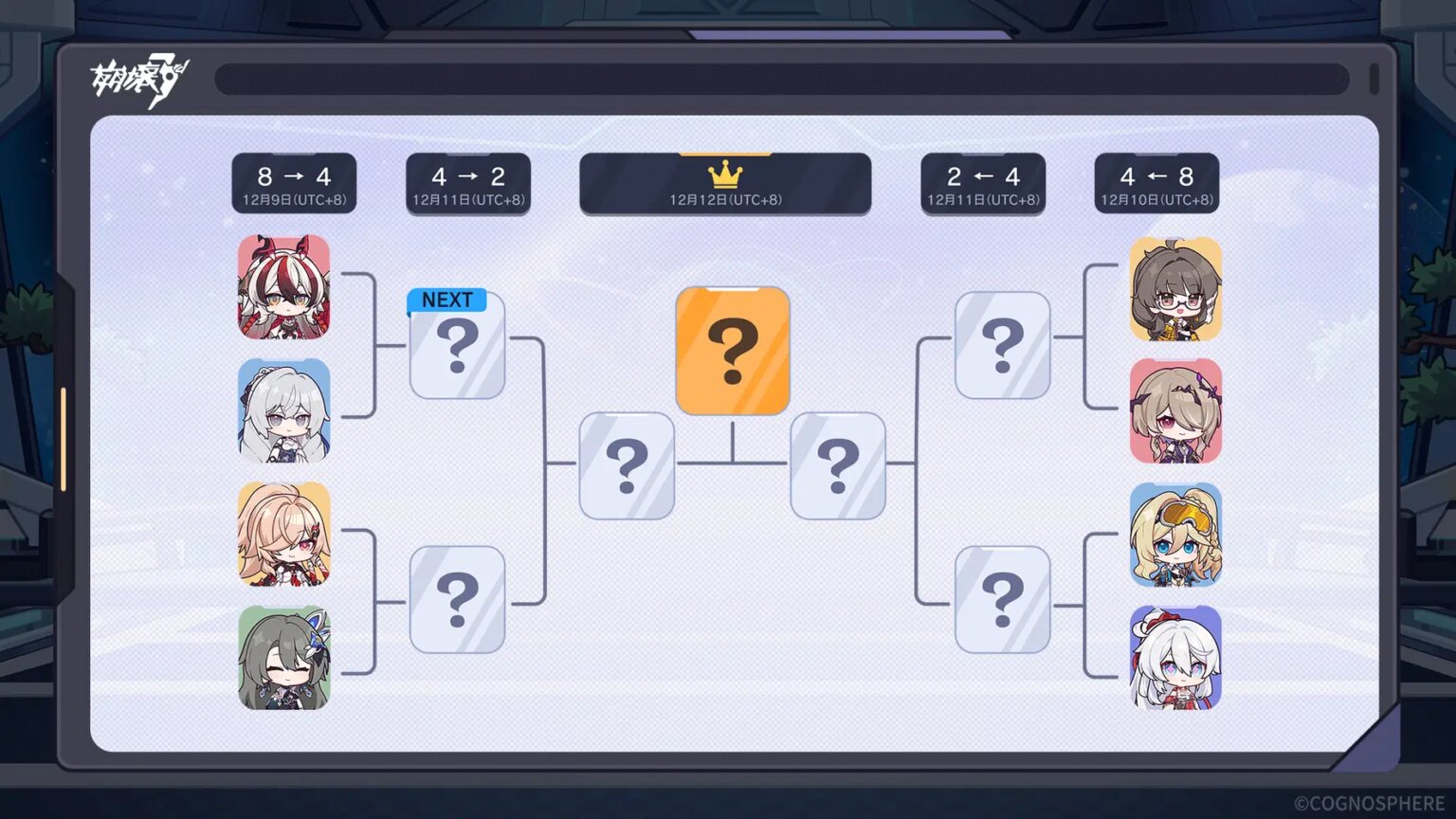Click the bottom-right quarterfinal question mark slot
Viewport: 1456px width, 819px height.
[x=1003, y=597]
